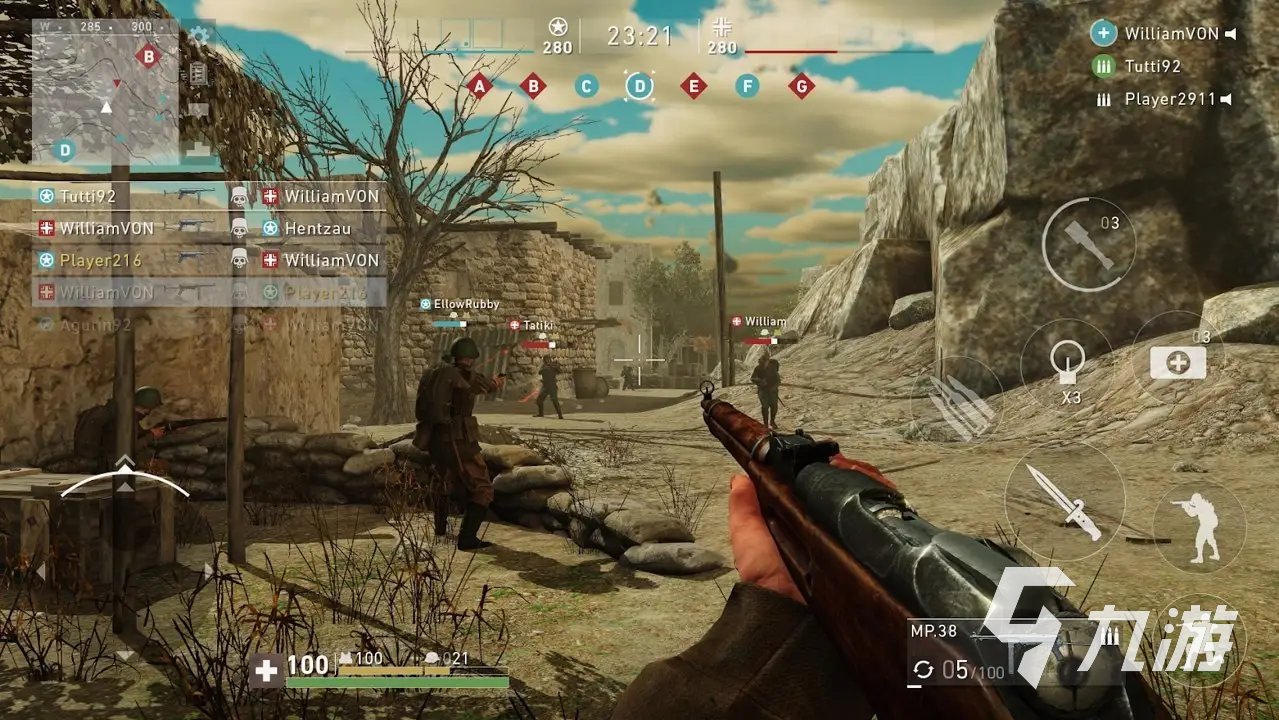The image size is (1279, 720).
Task: Toggle Player2911's speaker voice icon
Action: pyautogui.click(x=1226, y=99)
